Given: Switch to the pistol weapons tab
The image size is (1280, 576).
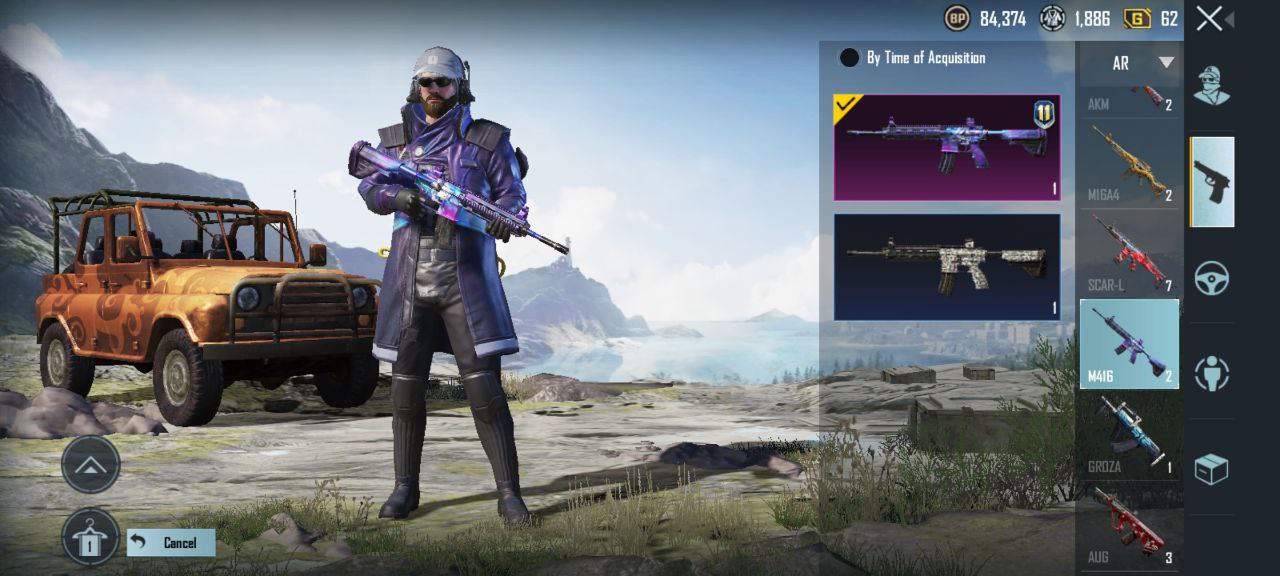Looking at the screenshot, I should [x=1211, y=182].
